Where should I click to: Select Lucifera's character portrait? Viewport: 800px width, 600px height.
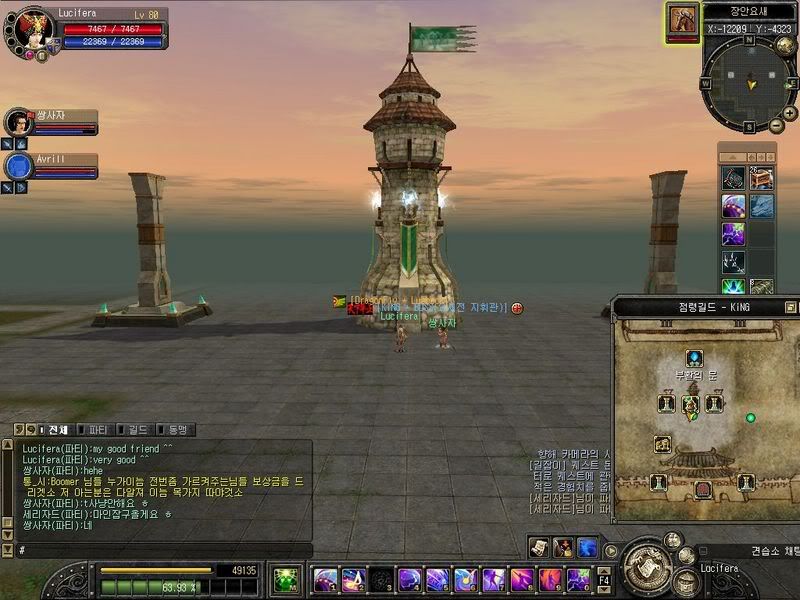coord(30,28)
